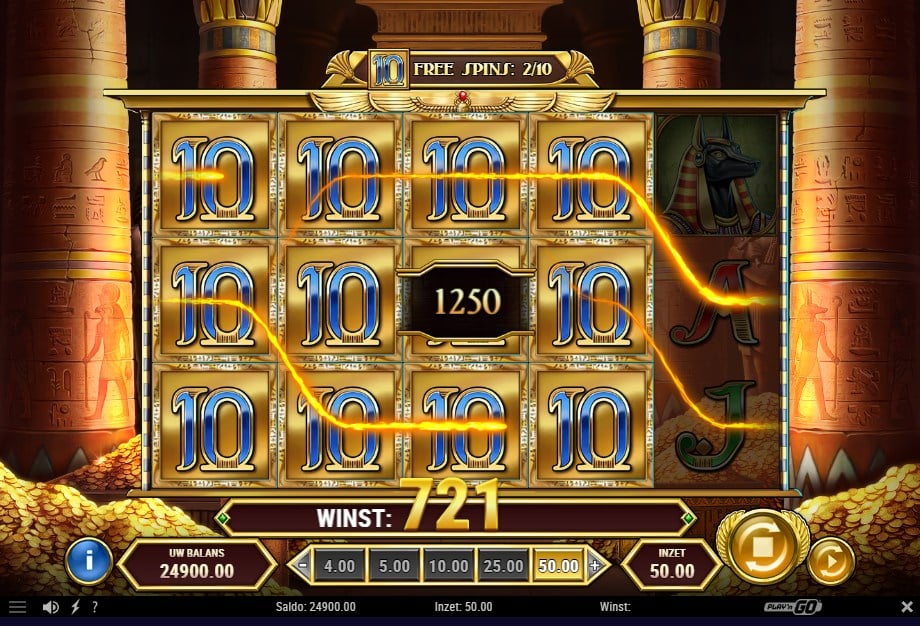Select the highlighted 50.00 bet

(559, 566)
